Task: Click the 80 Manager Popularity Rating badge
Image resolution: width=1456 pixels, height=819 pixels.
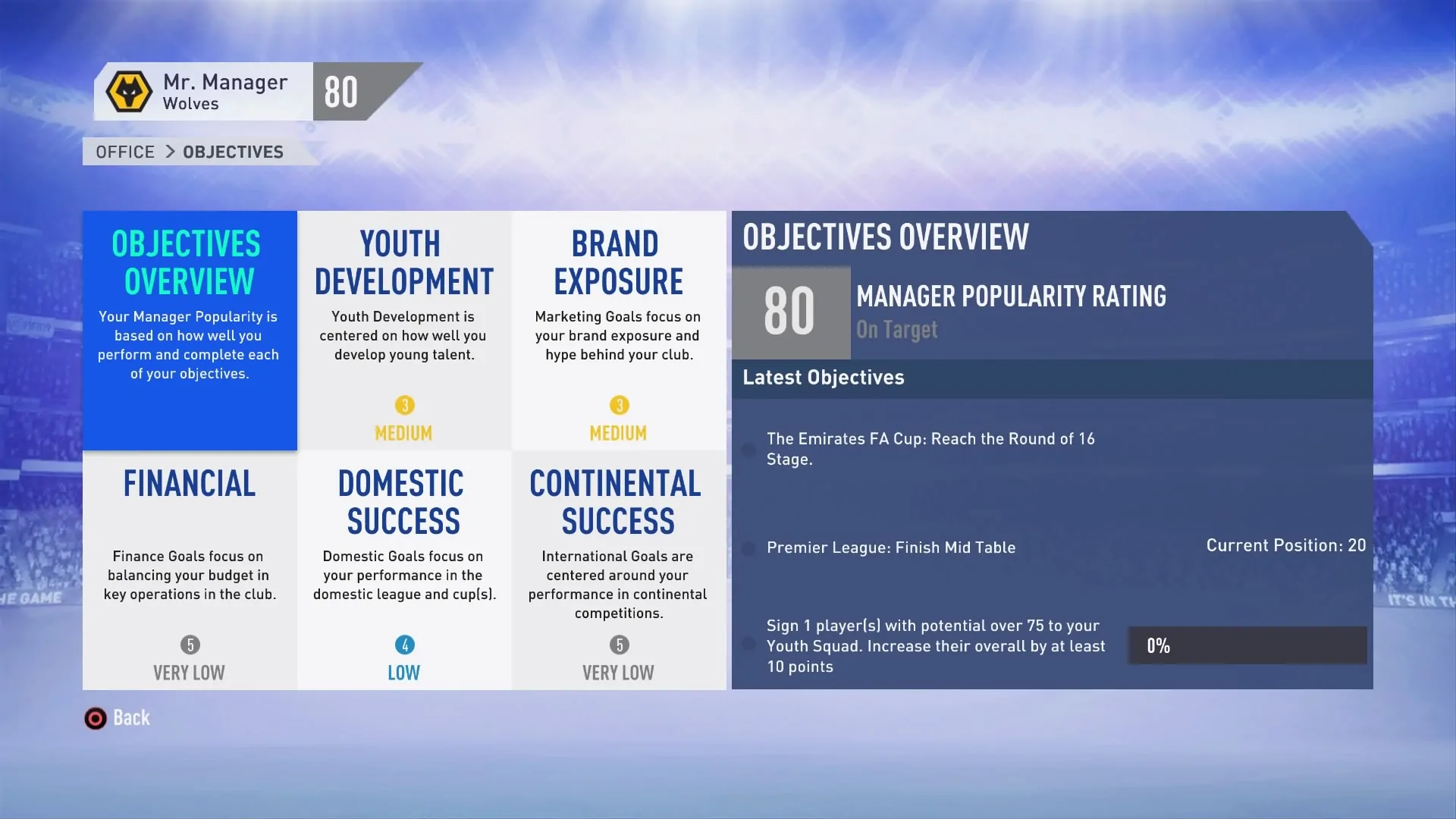Action: point(790,312)
